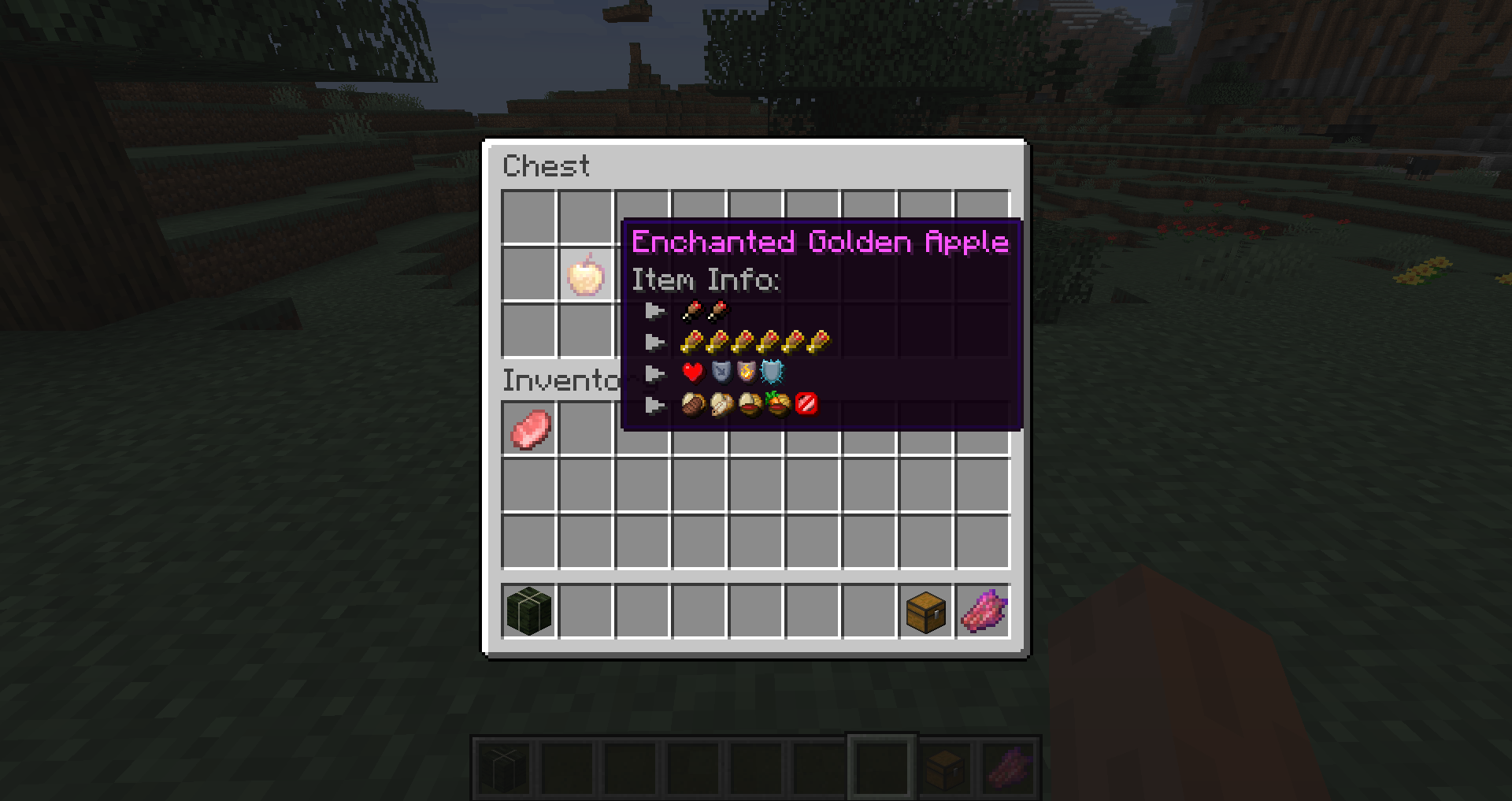
Task: Select the red prohibited food icon
Action: (805, 405)
